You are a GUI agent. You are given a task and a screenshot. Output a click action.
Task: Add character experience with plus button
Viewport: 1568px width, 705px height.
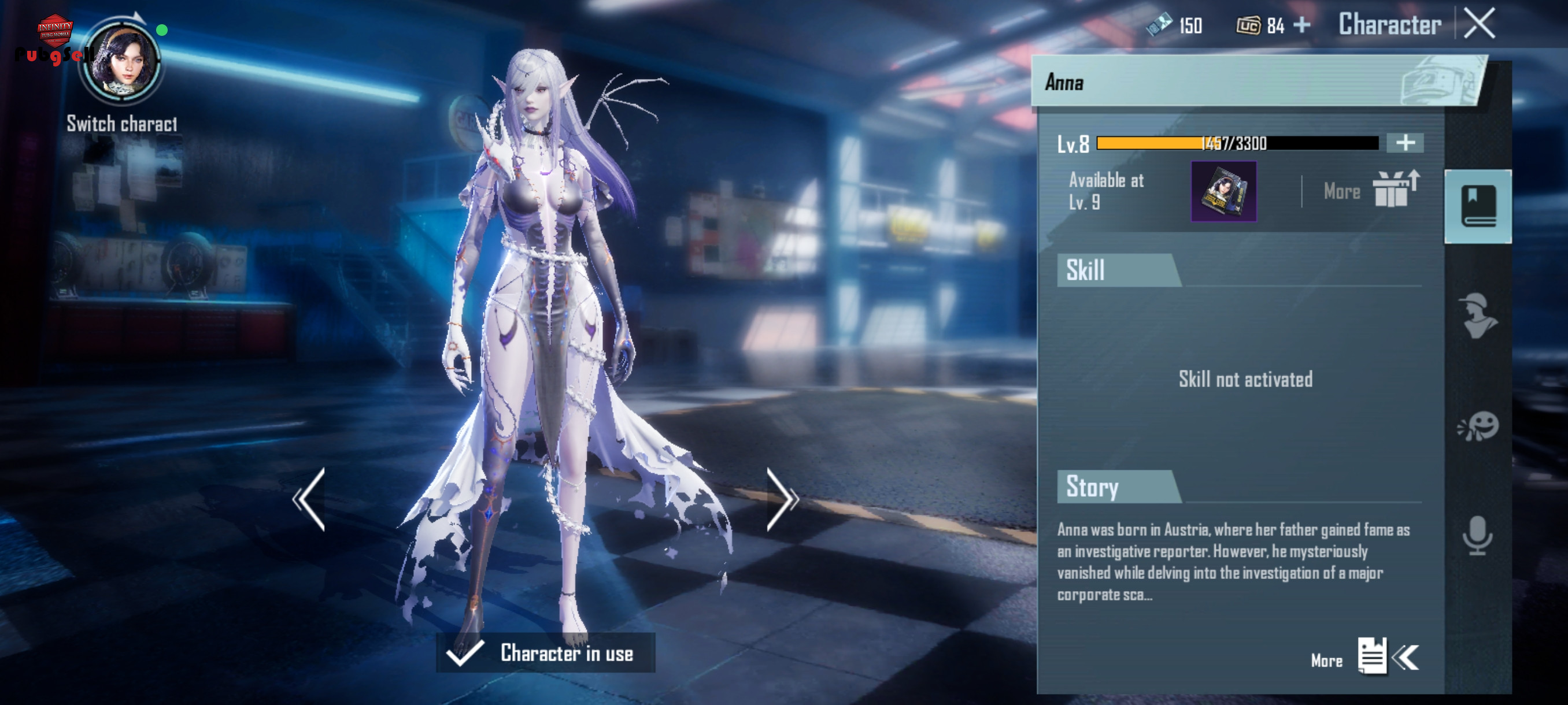click(x=1404, y=143)
